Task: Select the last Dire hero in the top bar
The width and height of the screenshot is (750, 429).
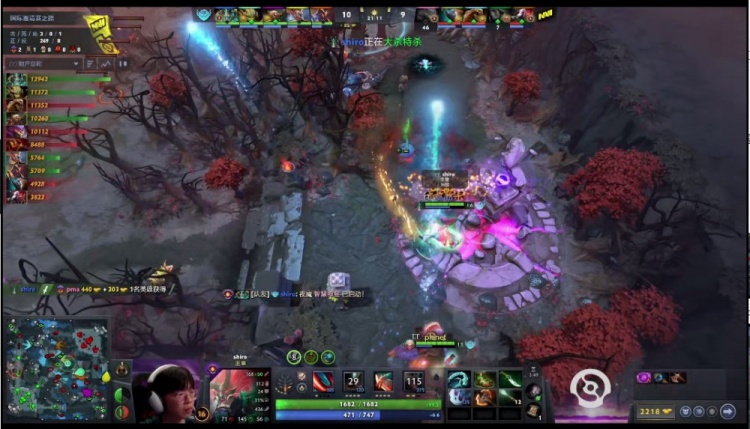Action: 525,15
